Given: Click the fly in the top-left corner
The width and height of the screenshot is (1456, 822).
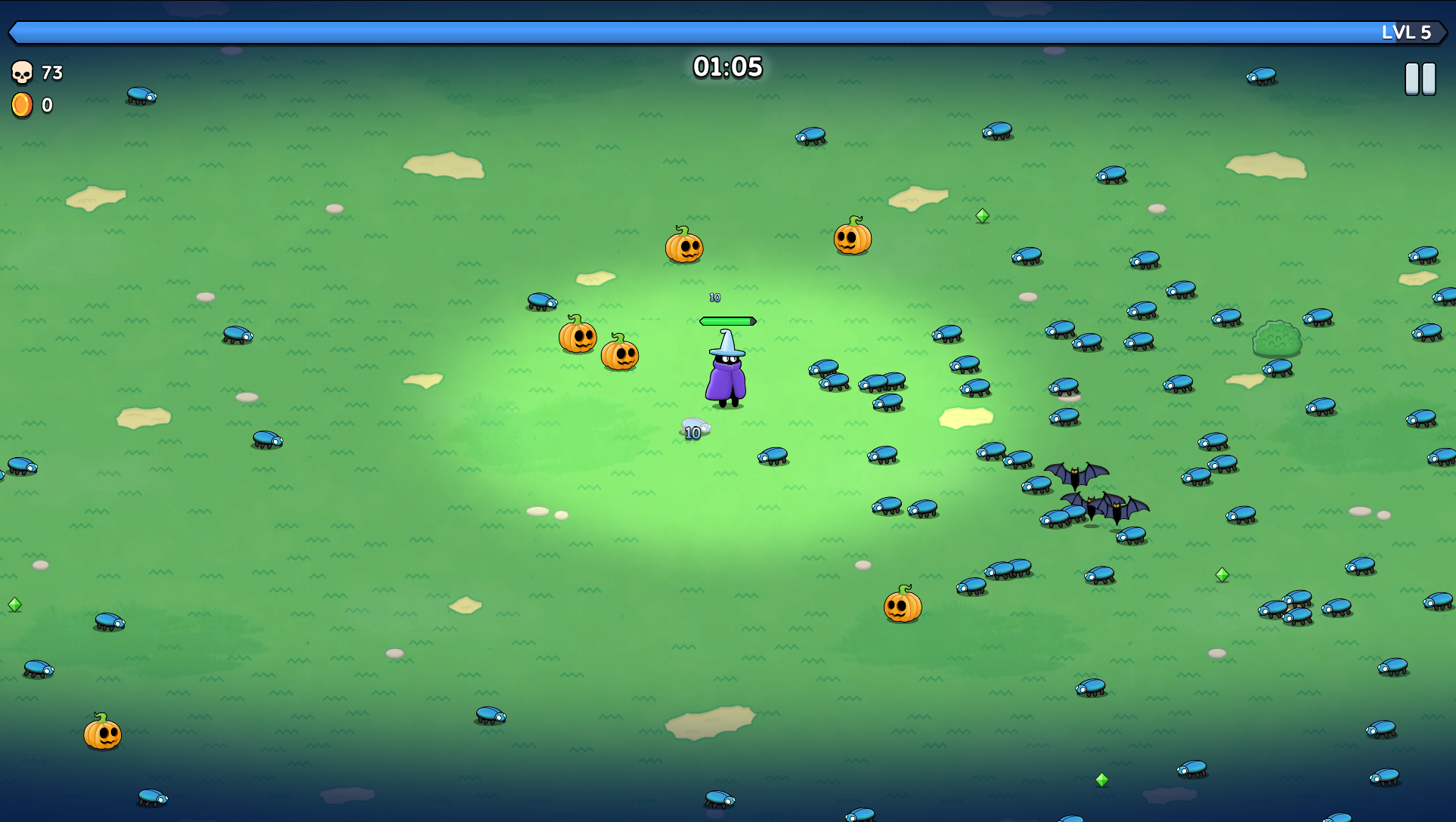Looking at the screenshot, I should (140, 96).
